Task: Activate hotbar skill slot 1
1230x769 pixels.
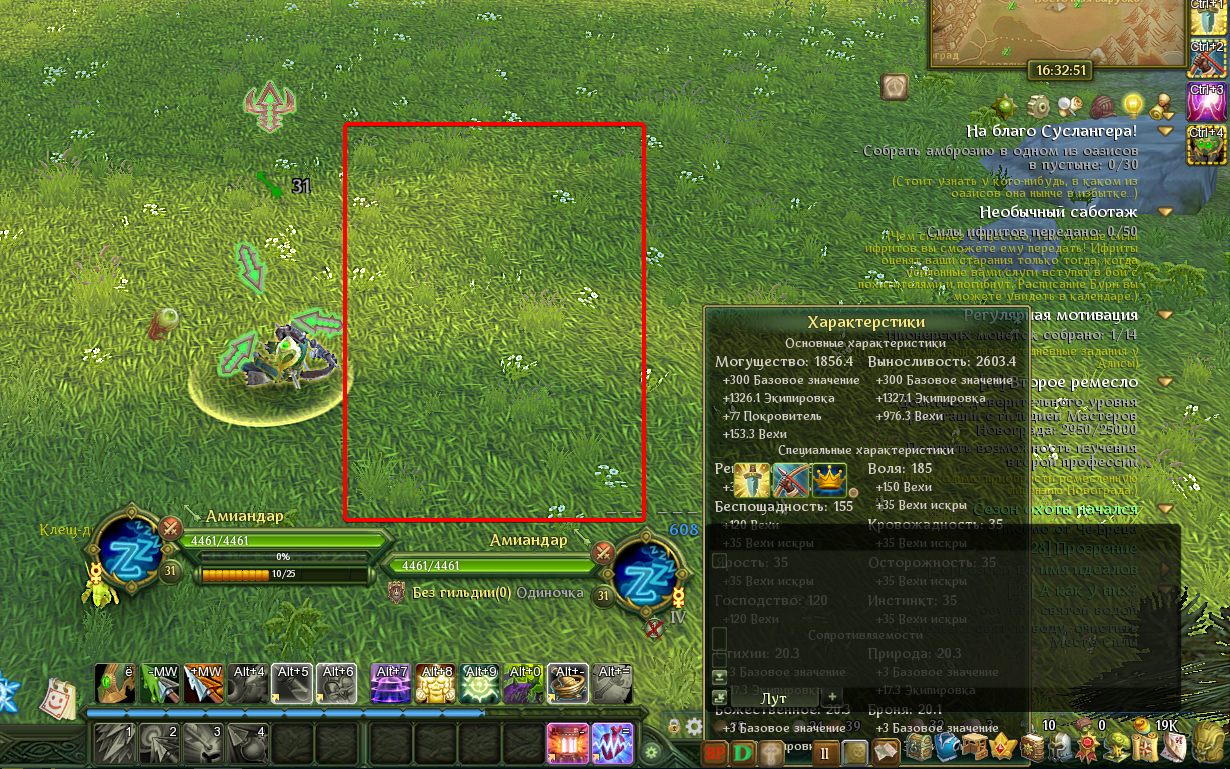Action: tap(115, 744)
